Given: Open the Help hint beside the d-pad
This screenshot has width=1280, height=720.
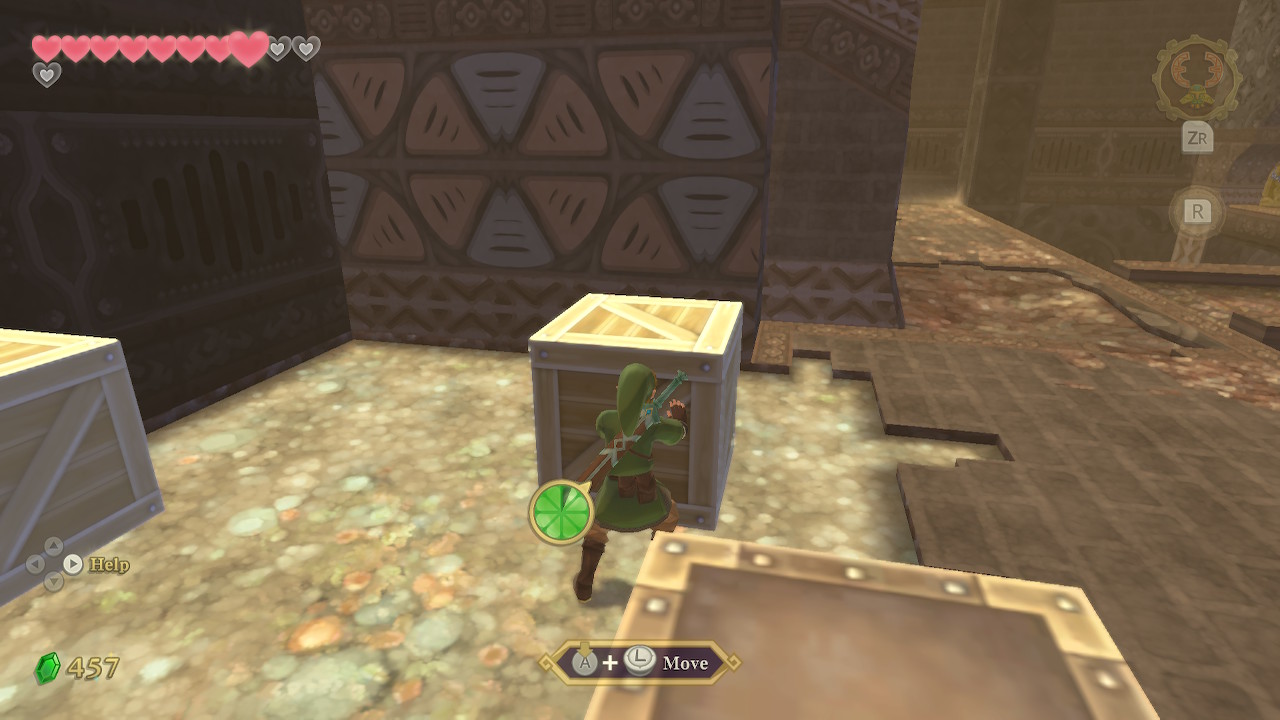Looking at the screenshot, I should pos(108,565).
